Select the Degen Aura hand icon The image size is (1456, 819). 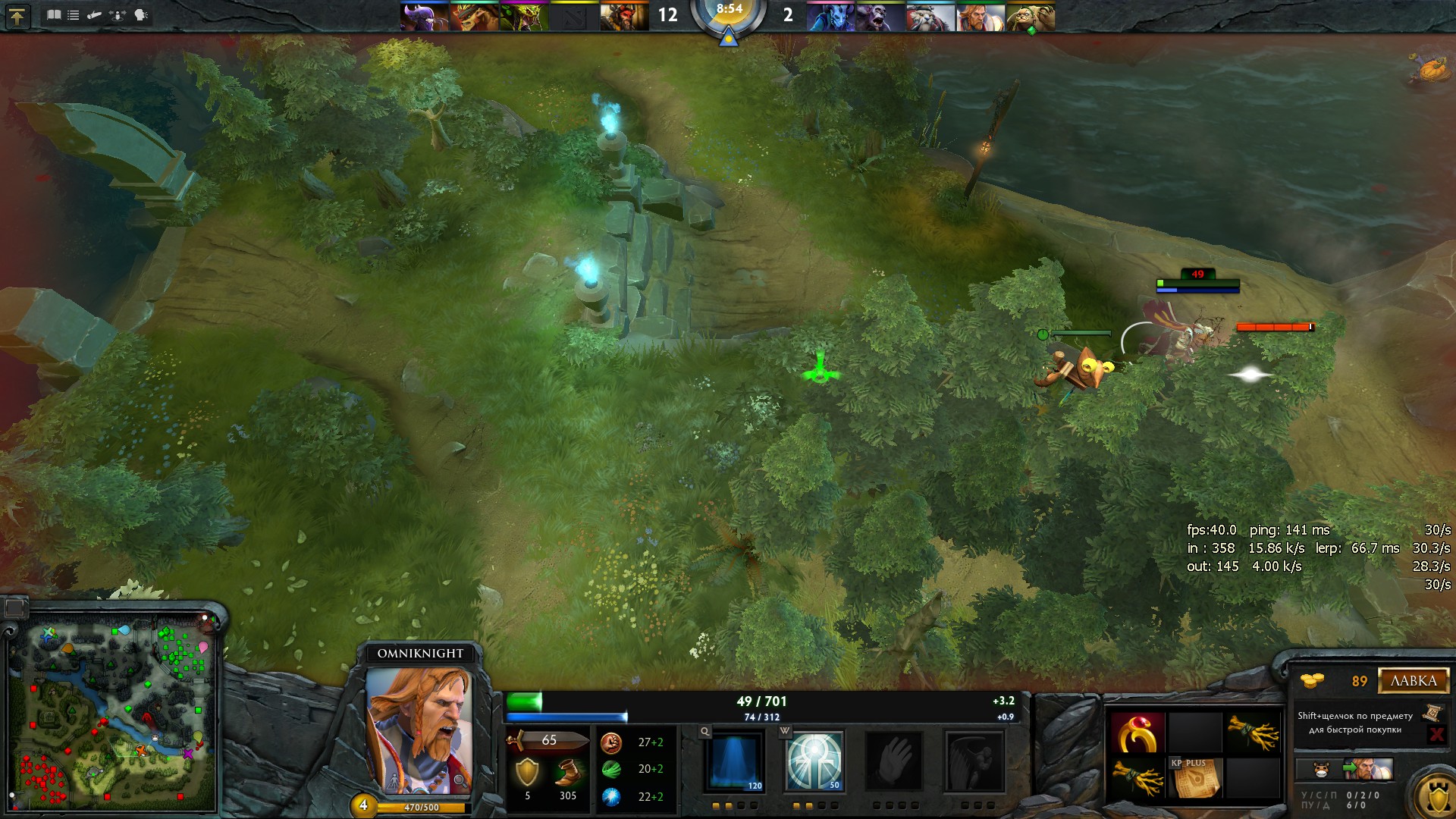coord(894,761)
